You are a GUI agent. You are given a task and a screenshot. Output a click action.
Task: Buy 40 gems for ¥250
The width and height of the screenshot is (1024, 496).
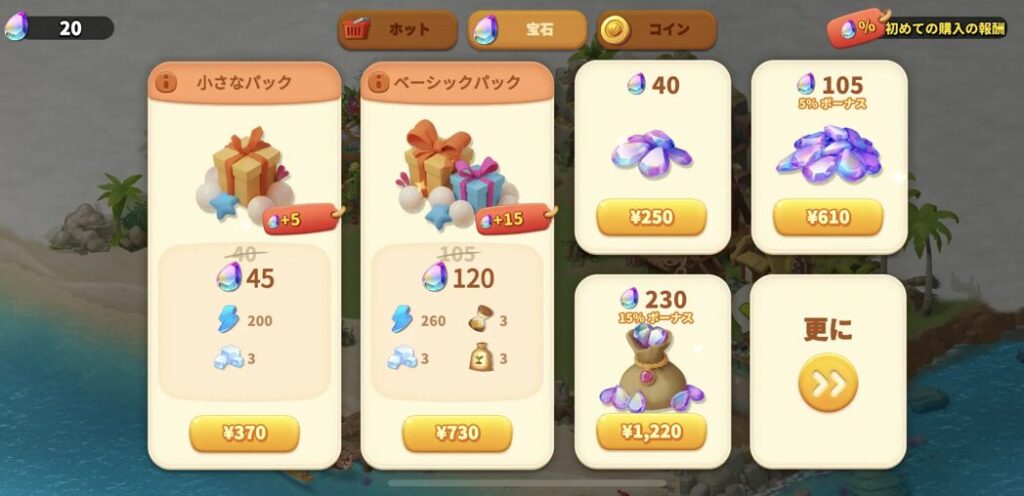[651, 217]
